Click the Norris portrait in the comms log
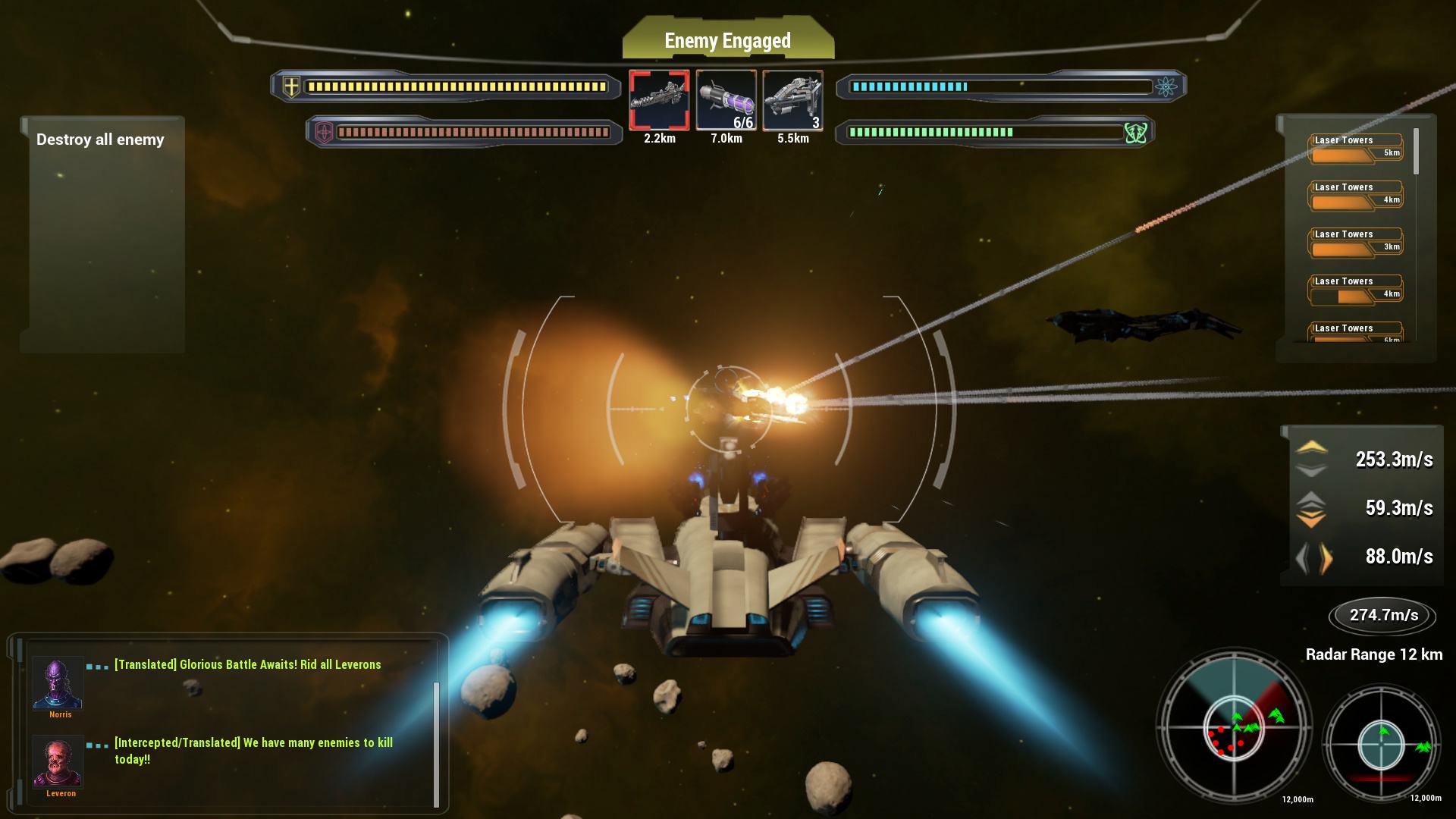Screen dimensions: 1456x819 click(58, 682)
